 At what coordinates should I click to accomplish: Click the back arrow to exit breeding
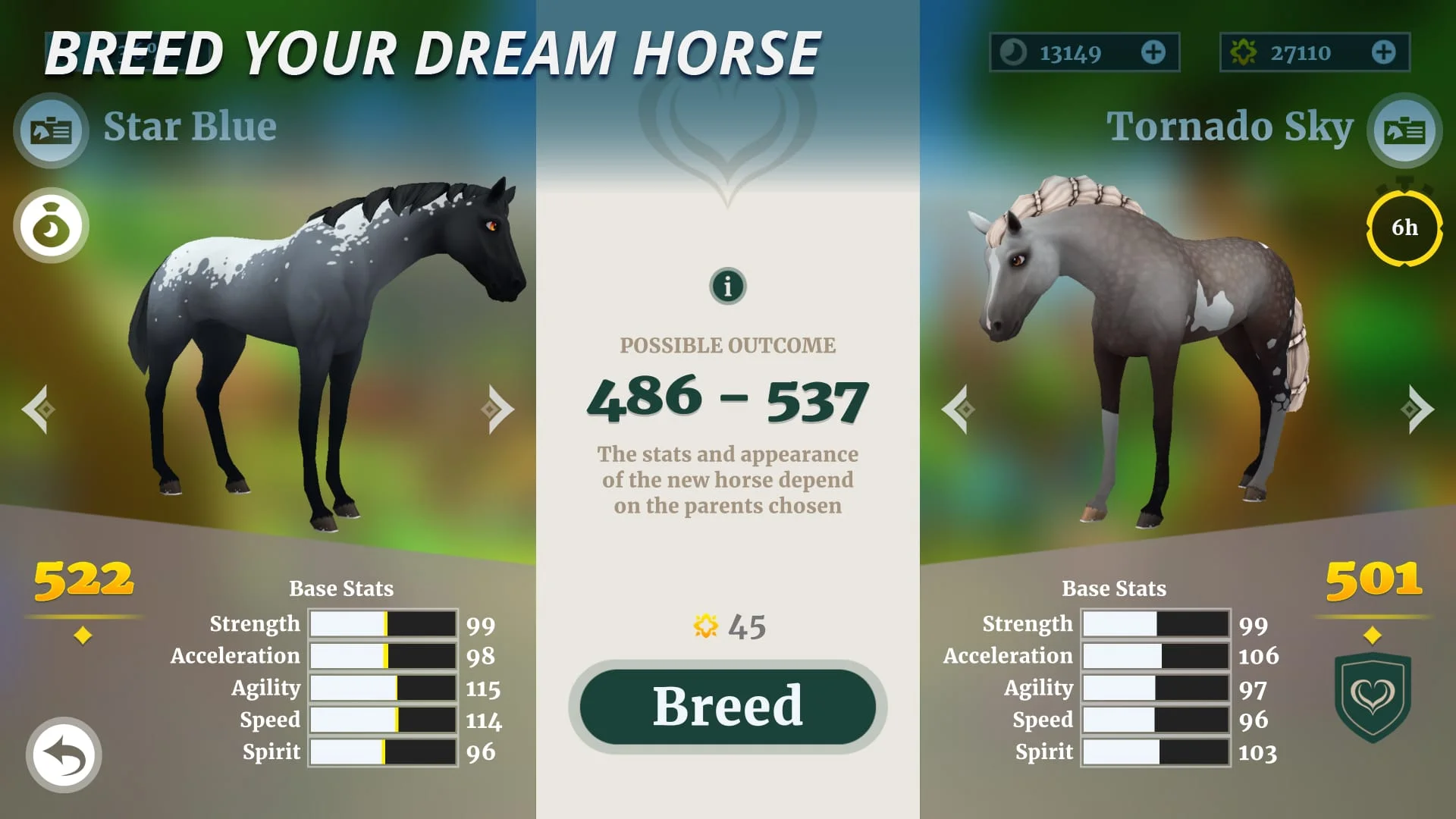64,756
